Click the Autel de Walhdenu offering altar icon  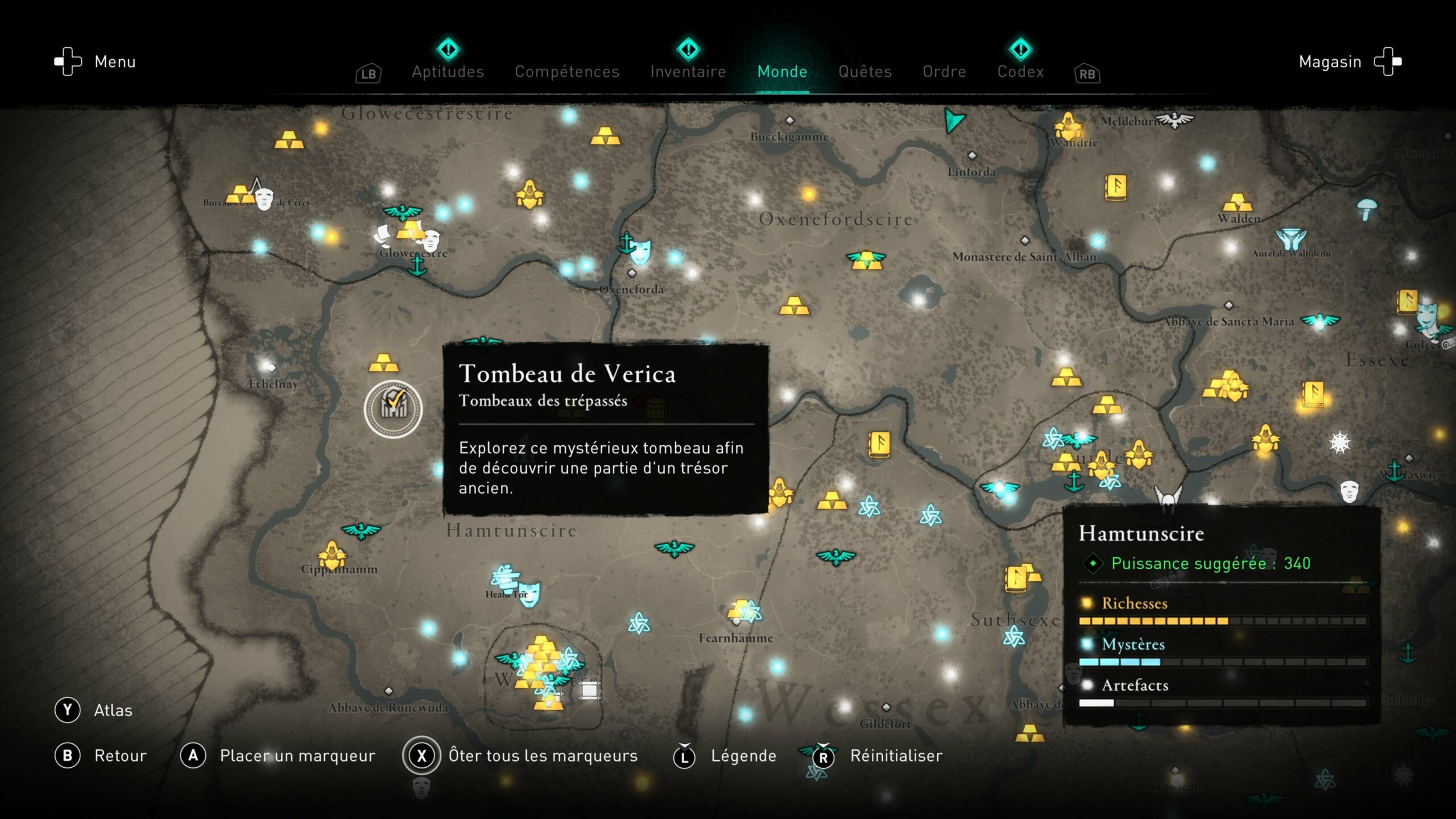(1290, 239)
